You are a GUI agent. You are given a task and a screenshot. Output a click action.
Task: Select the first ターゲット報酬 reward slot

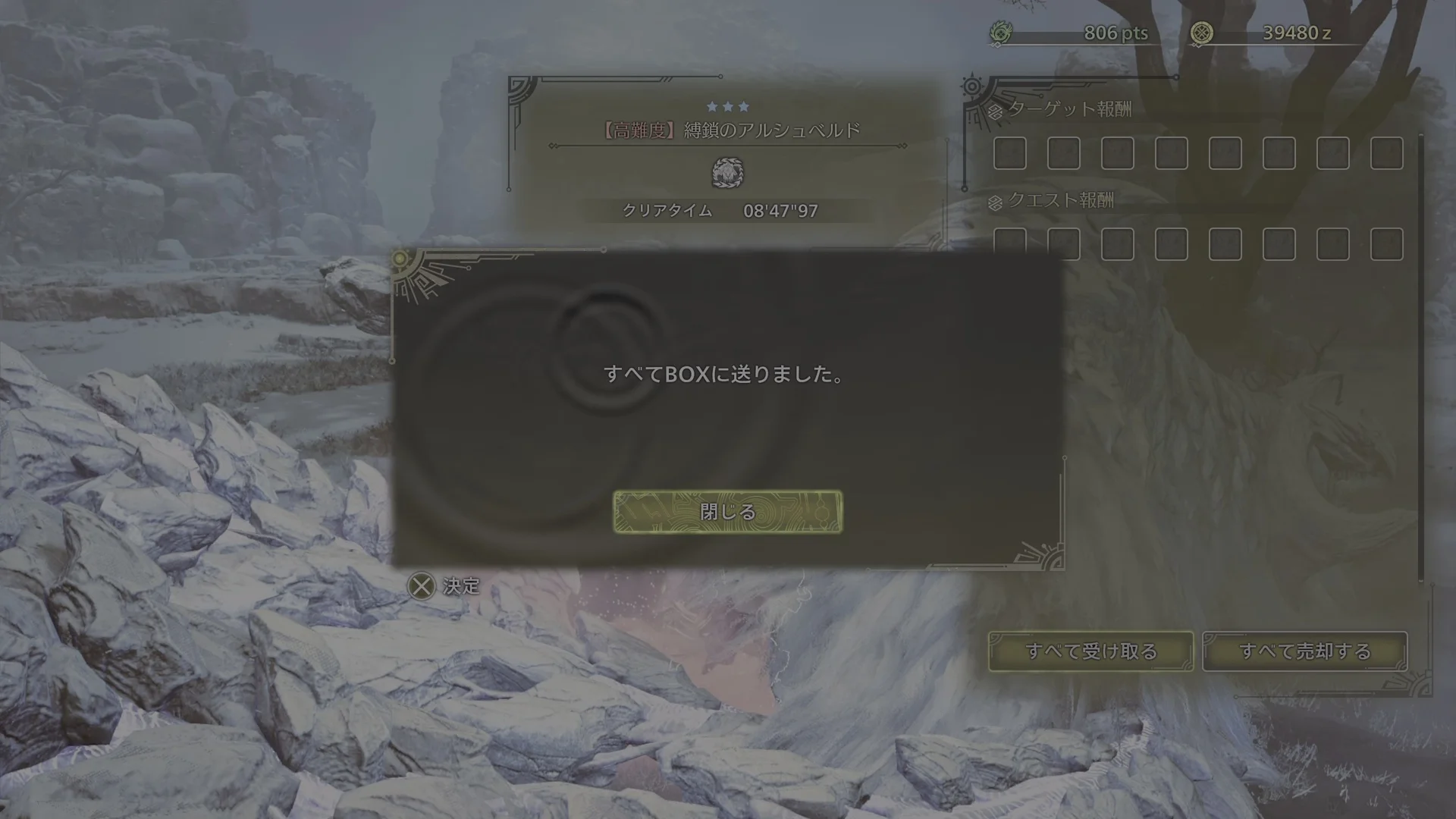click(1009, 154)
